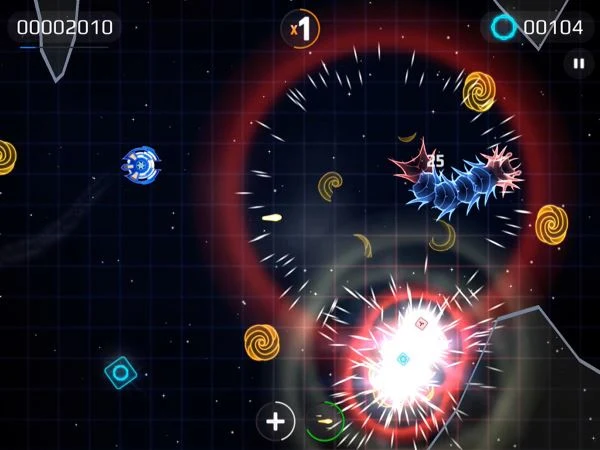Select the green-ringed bullet weapon icon

pos(324,422)
